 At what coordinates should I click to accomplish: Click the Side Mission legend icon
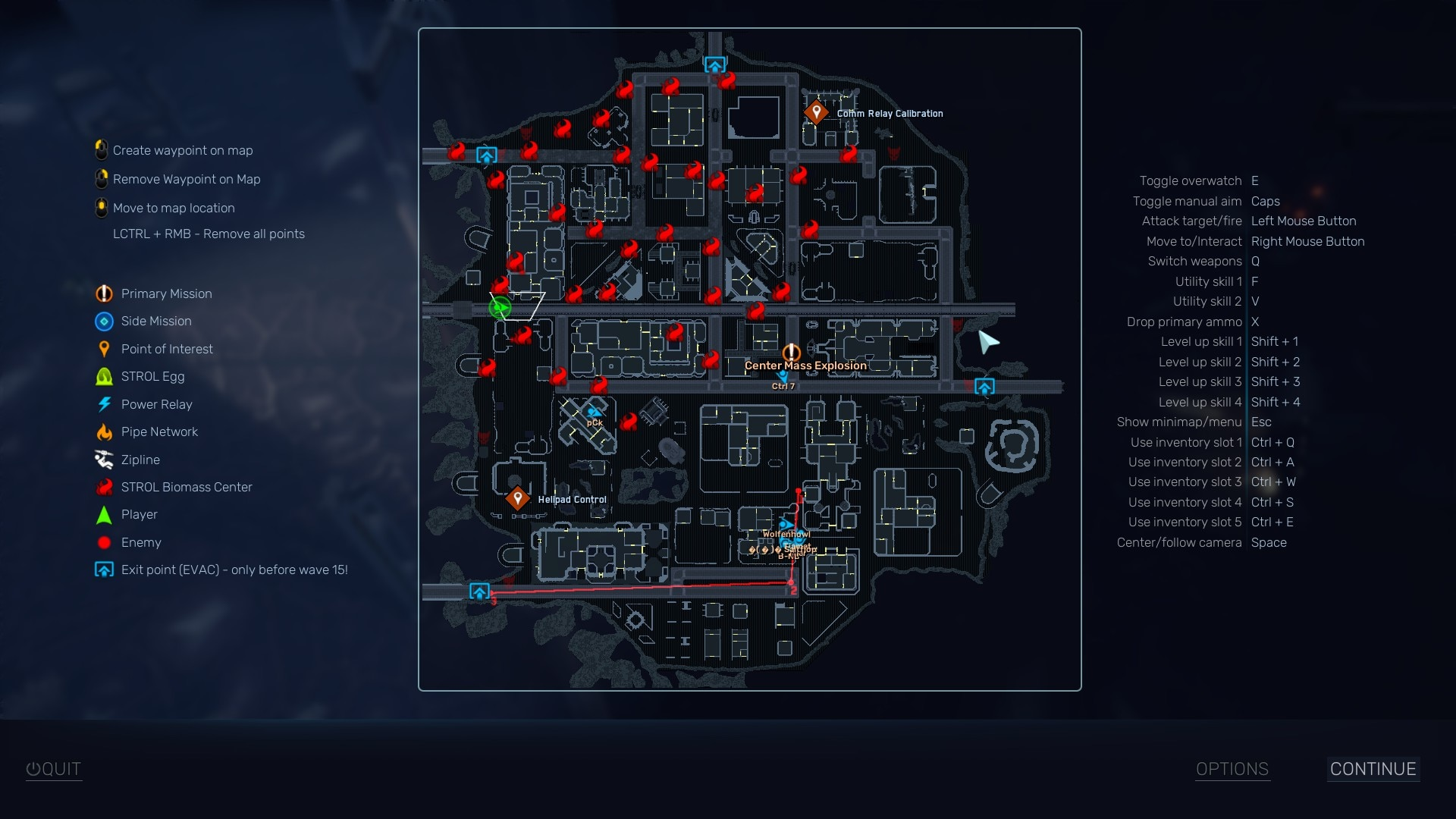click(x=104, y=322)
